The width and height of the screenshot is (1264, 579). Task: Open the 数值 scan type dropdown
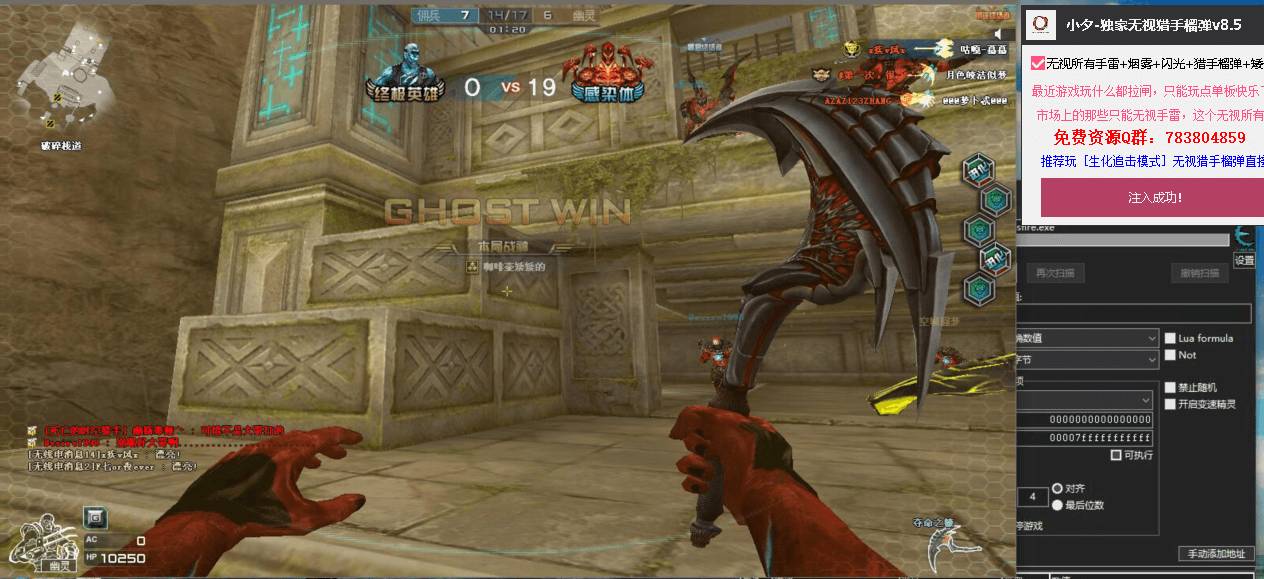1086,339
